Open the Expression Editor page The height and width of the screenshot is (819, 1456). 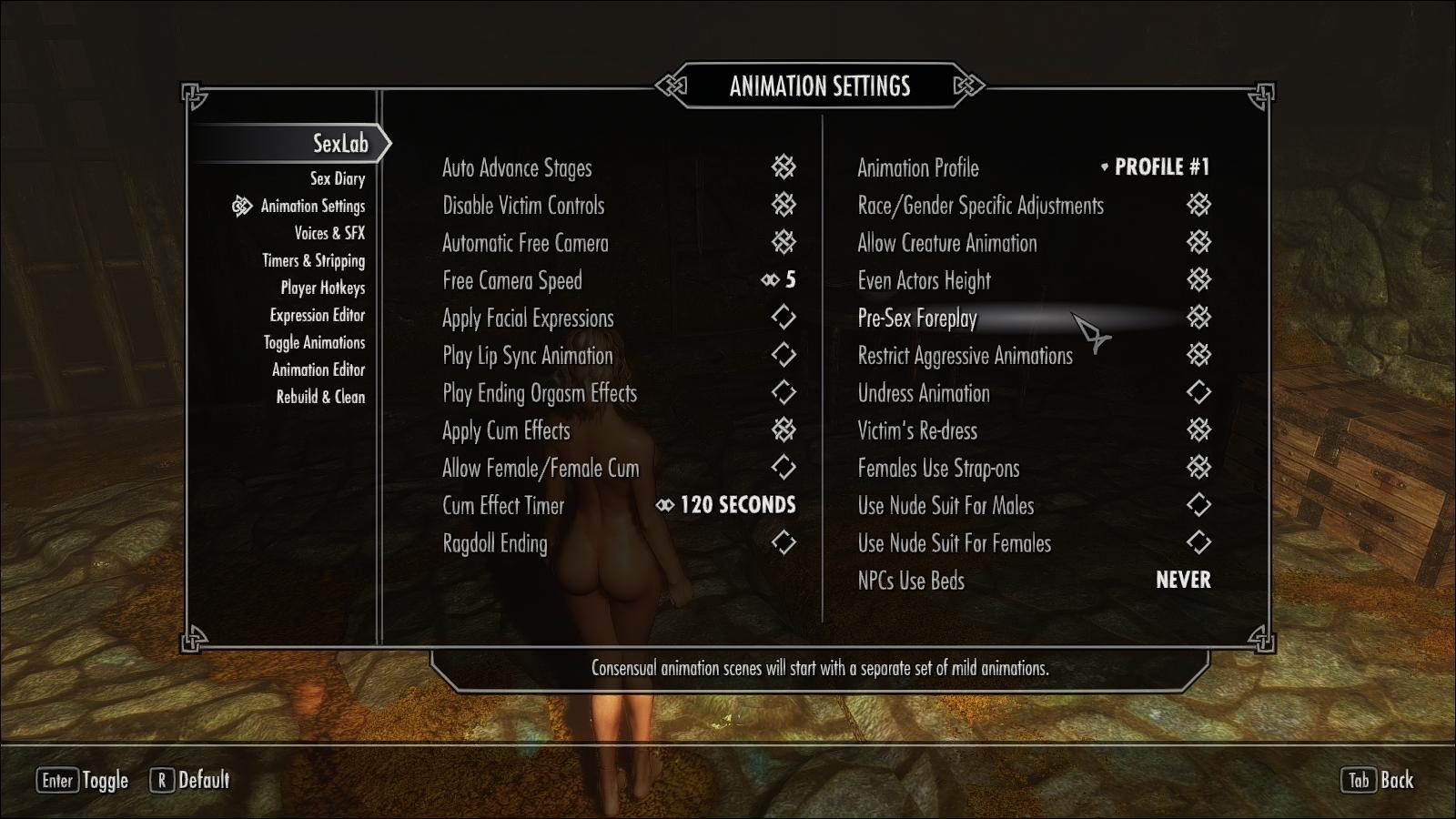(x=317, y=315)
